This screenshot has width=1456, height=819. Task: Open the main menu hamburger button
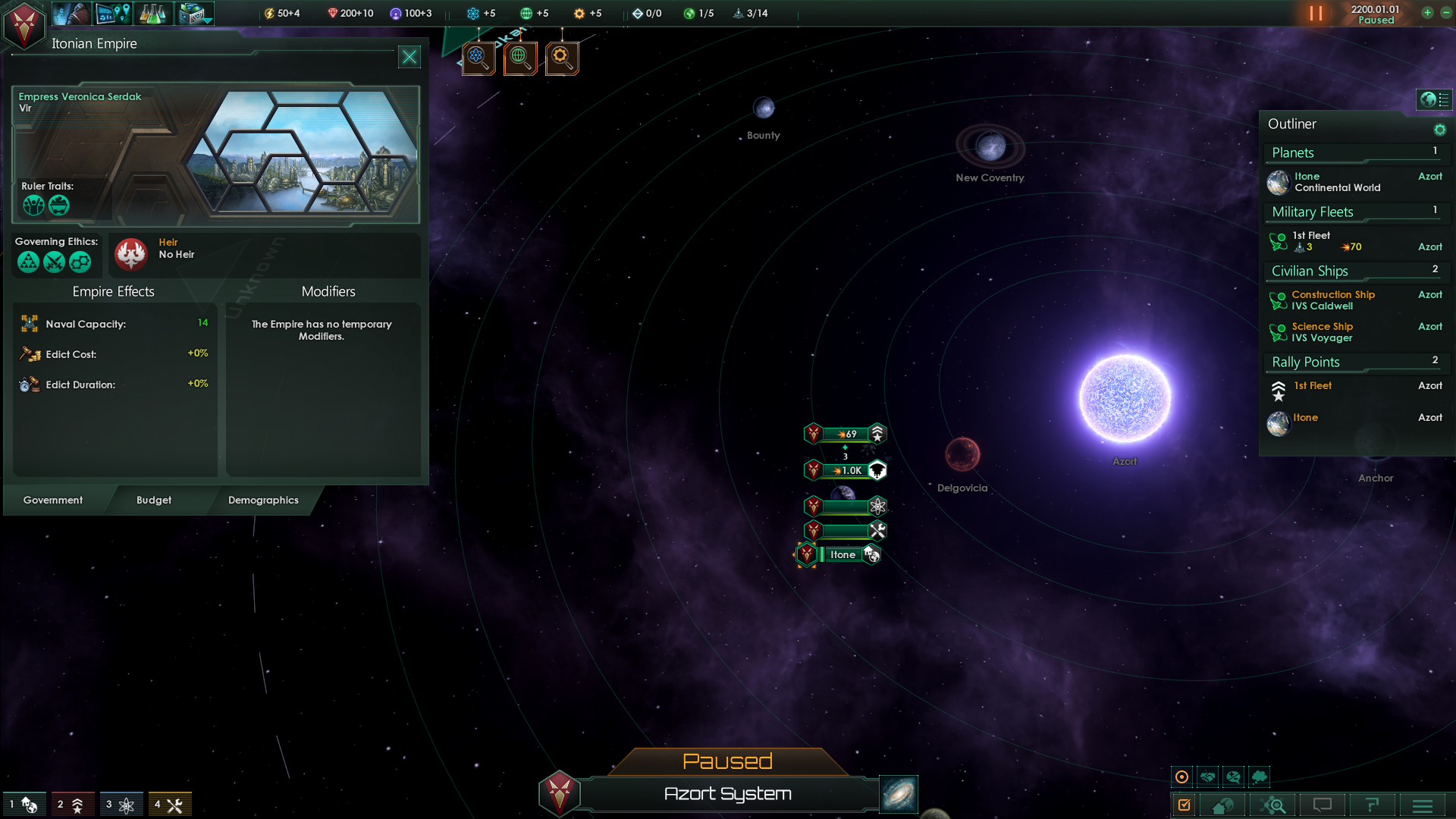[1423, 805]
